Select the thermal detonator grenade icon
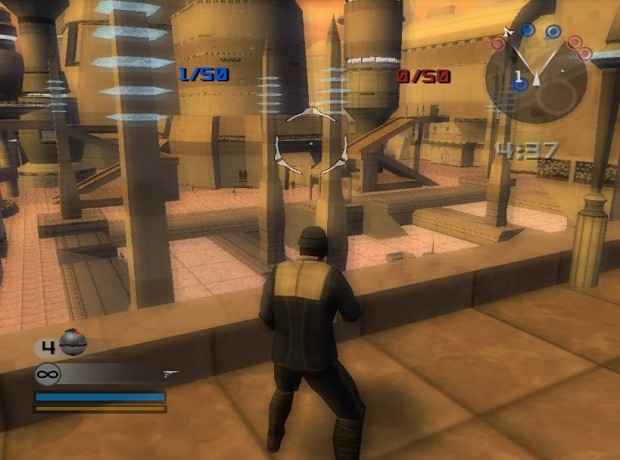 coord(73,343)
